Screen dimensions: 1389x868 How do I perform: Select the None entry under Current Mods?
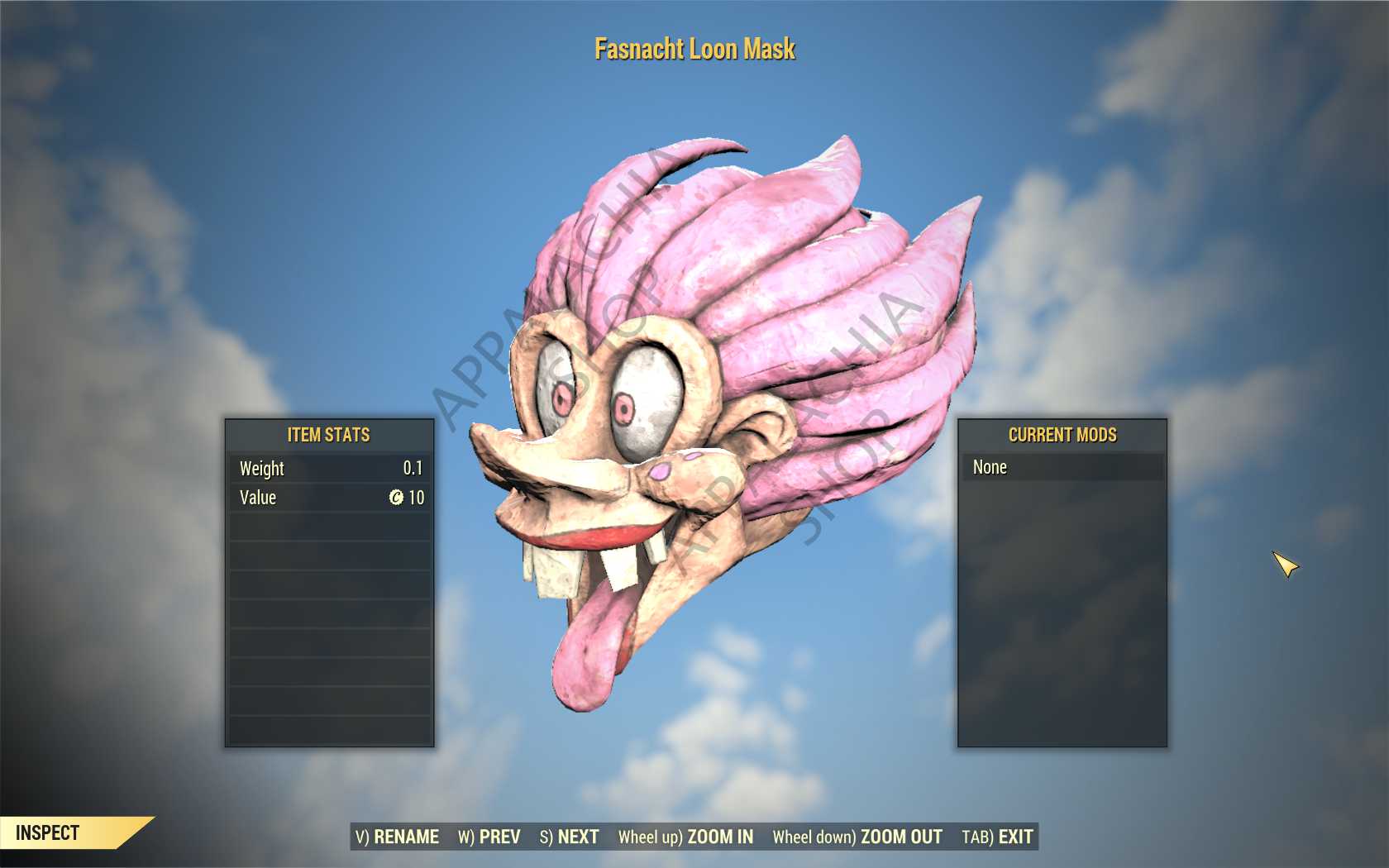click(1062, 467)
